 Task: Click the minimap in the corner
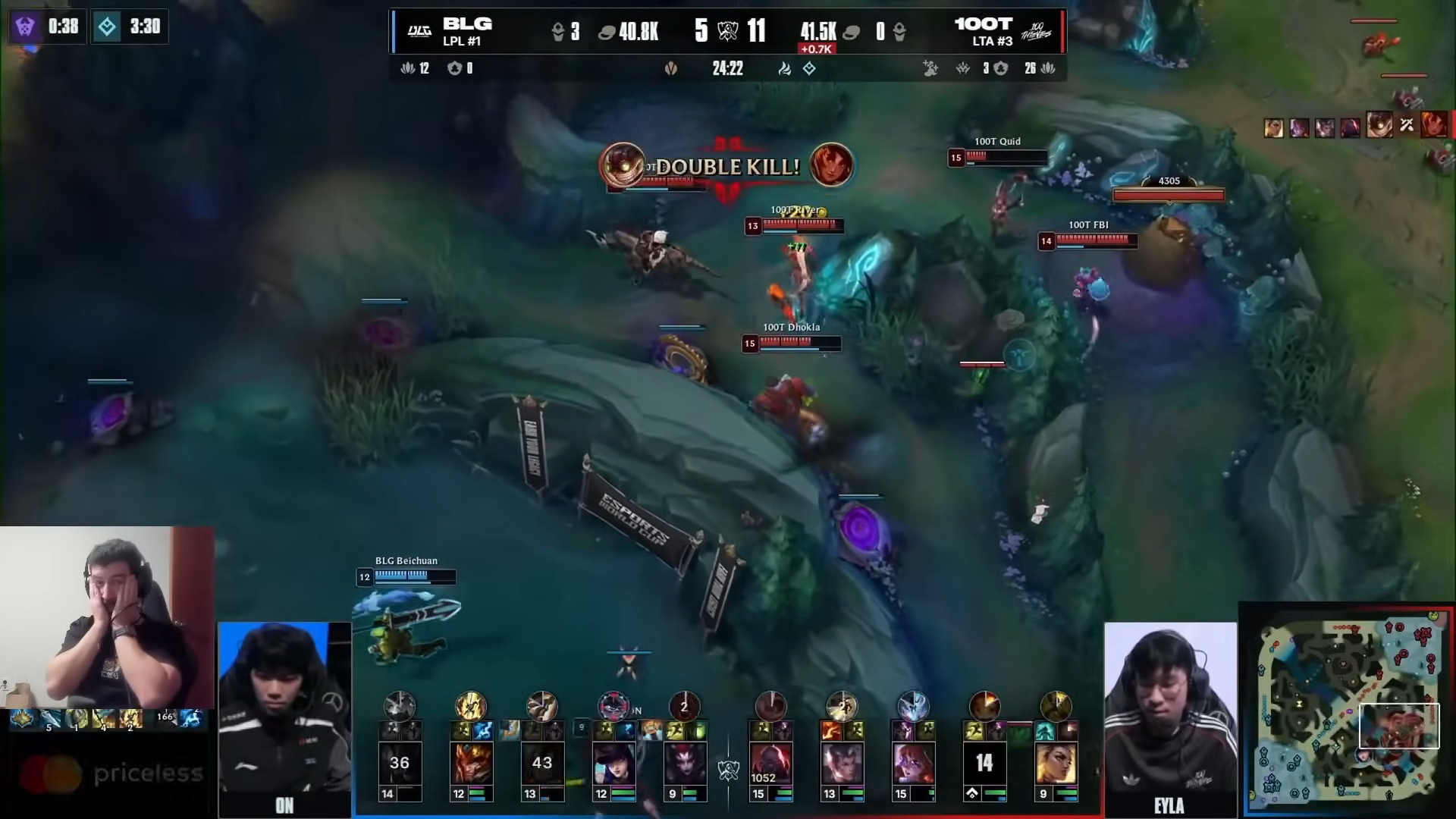(x=1348, y=711)
